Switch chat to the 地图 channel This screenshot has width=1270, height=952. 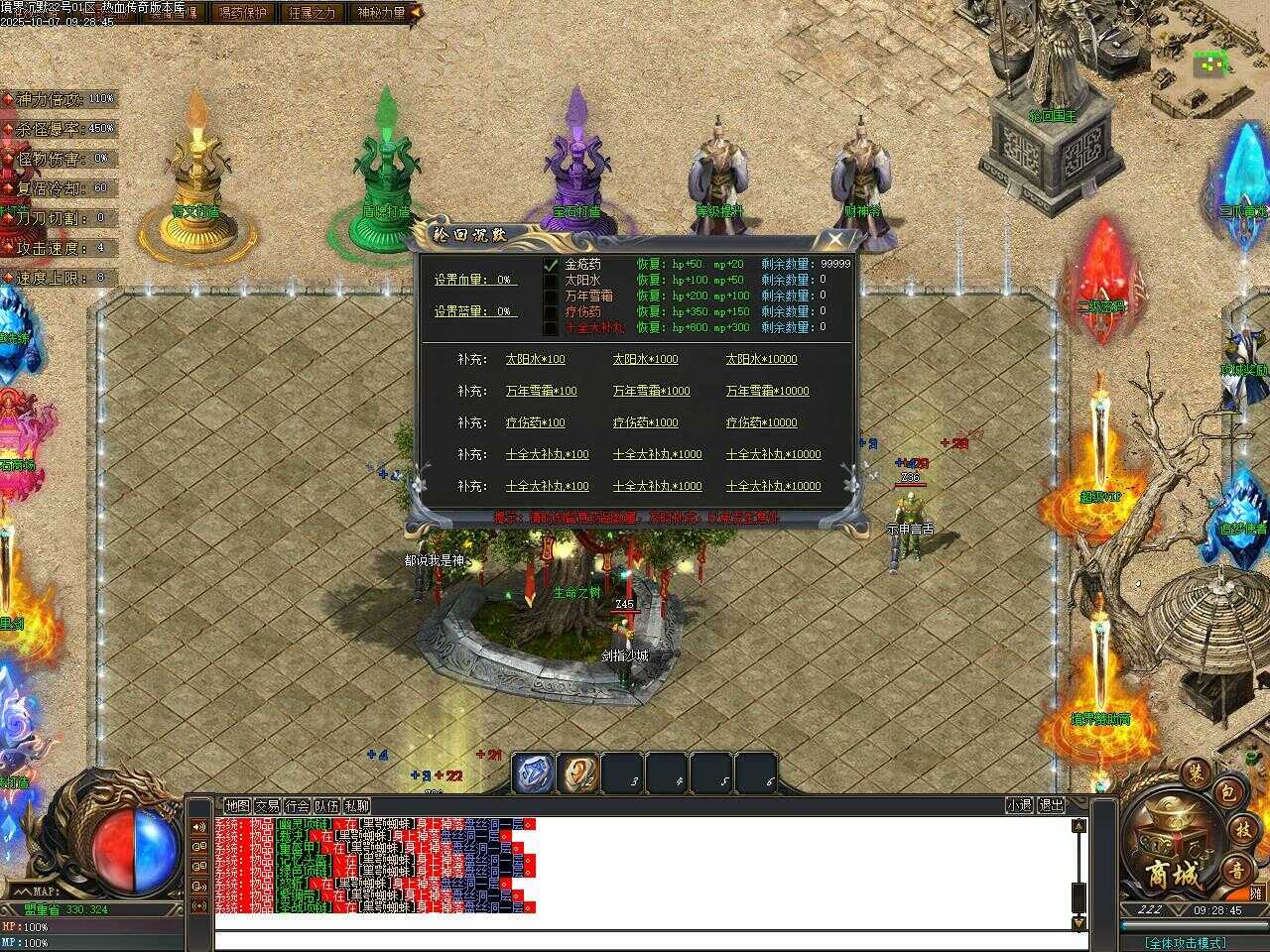pyautogui.click(x=237, y=806)
